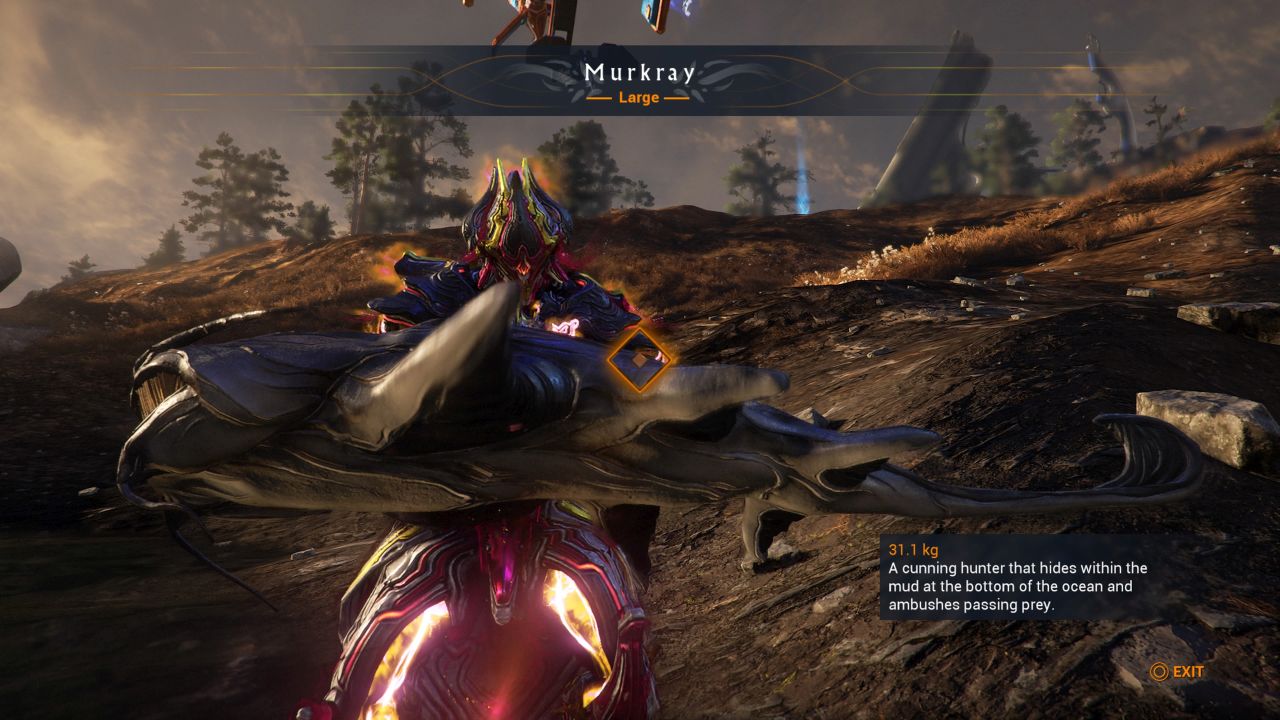Image resolution: width=1280 pixels, height=720 pixels.
Task: Click the fish symbol inside the diamond marker
Action: pos(638,360)
